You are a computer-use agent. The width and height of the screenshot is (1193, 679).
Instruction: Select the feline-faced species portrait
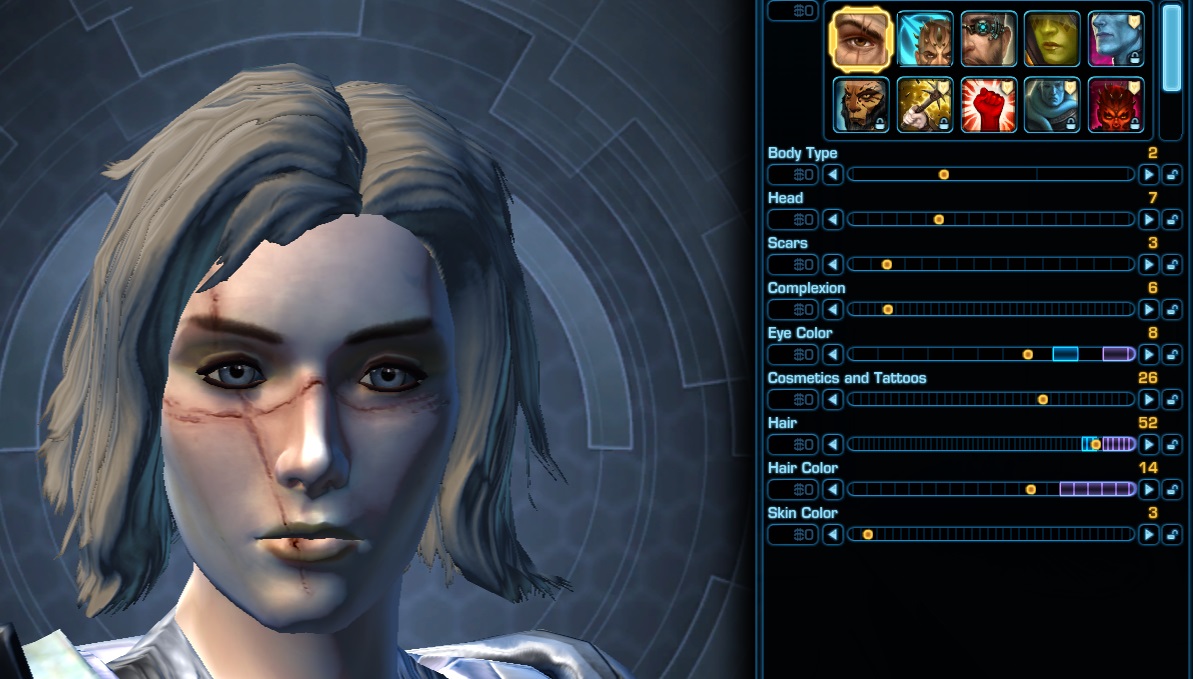[861, 104]
